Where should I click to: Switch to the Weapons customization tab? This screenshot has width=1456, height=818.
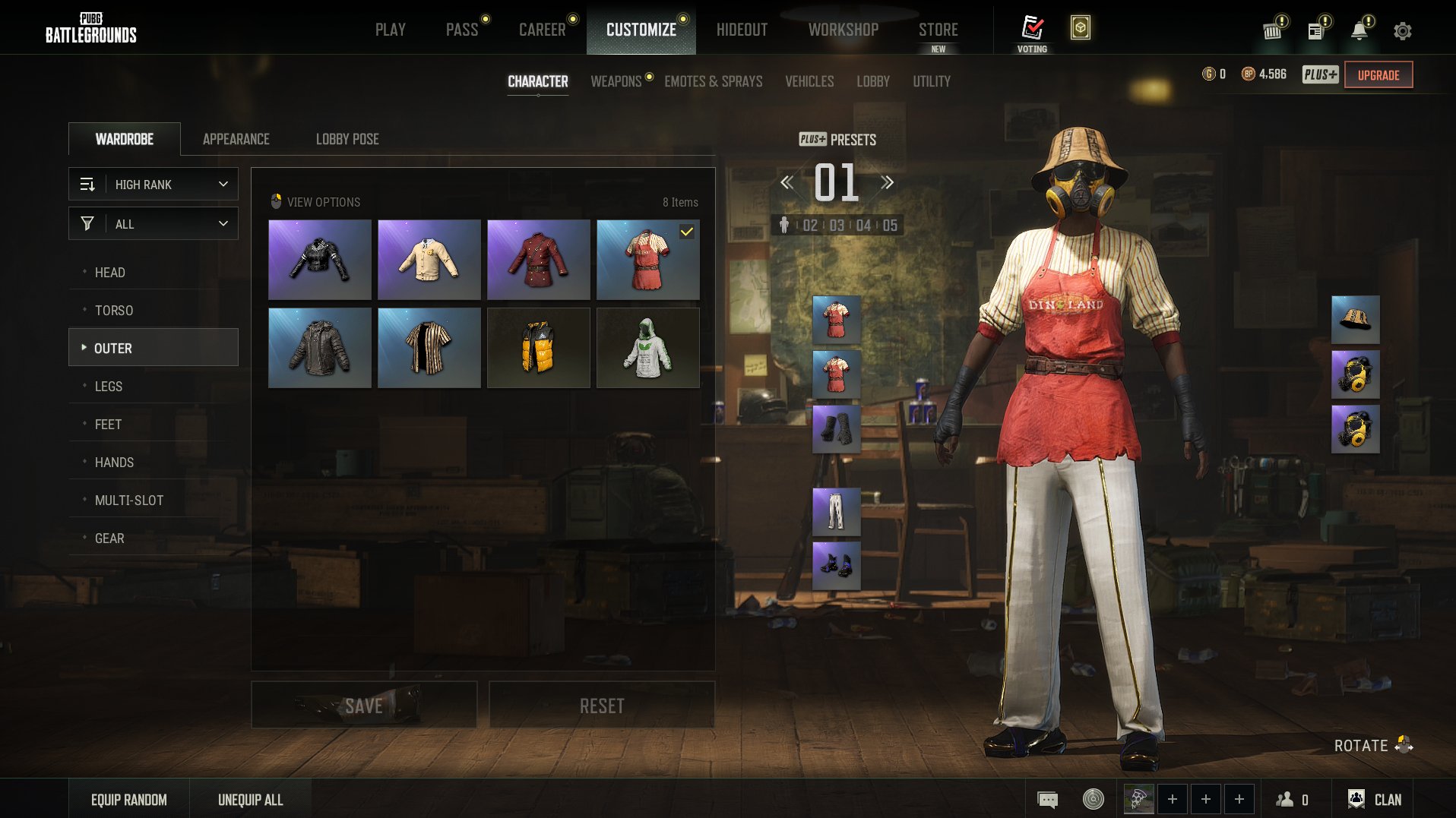pyautogui.click(x=616, y=81)
